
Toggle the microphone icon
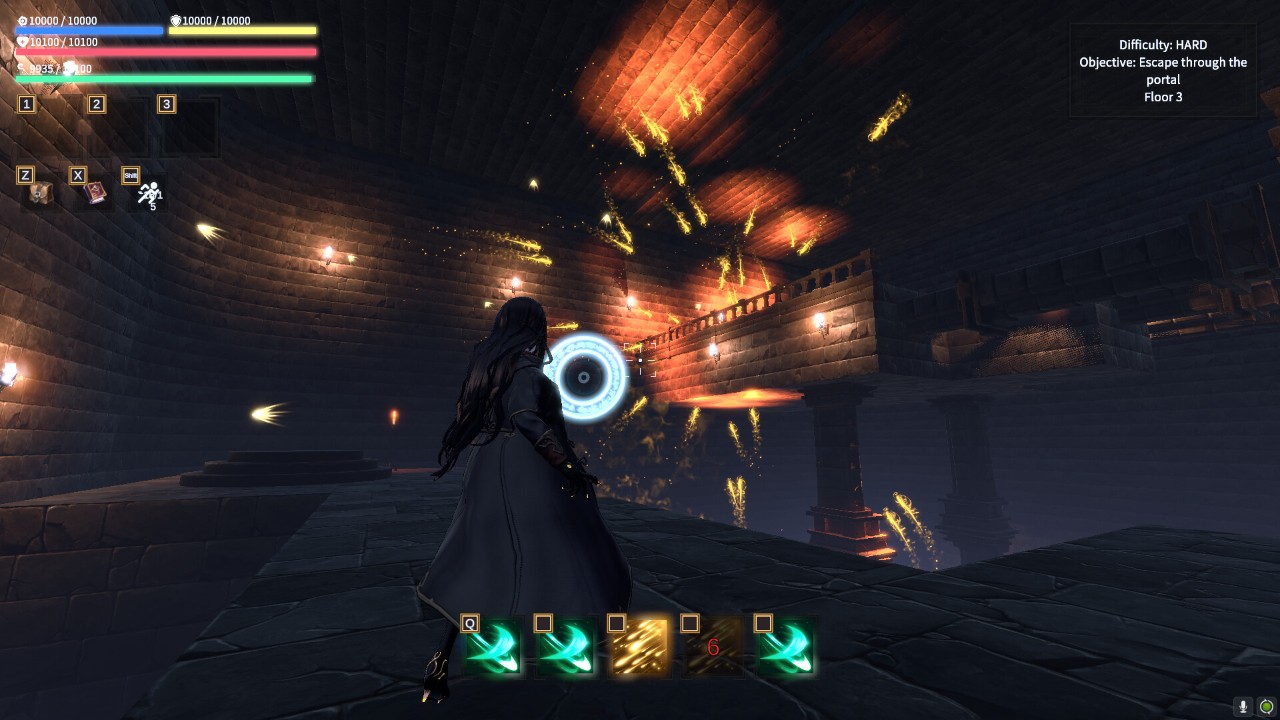1244,707
